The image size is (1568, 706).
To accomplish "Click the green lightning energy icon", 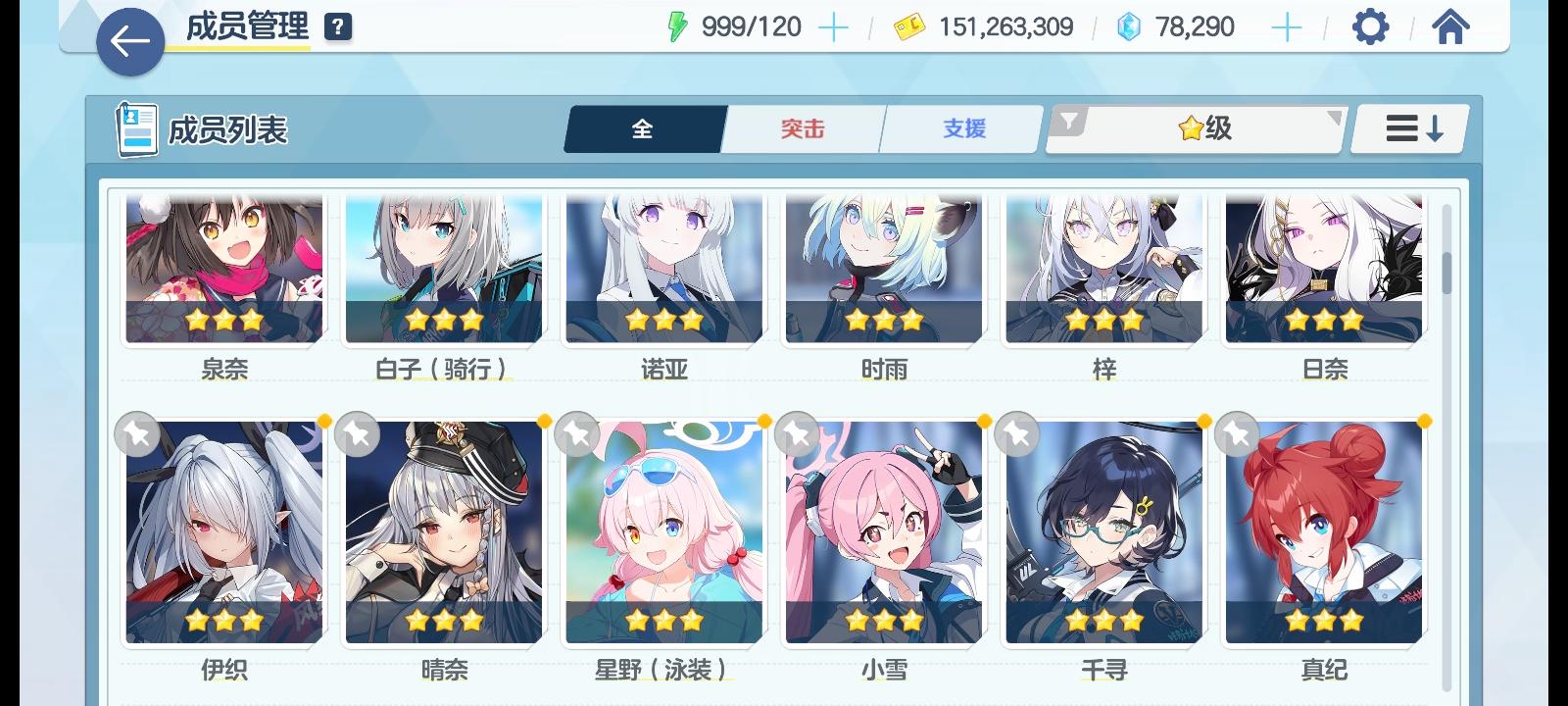I will coord(676,27).
